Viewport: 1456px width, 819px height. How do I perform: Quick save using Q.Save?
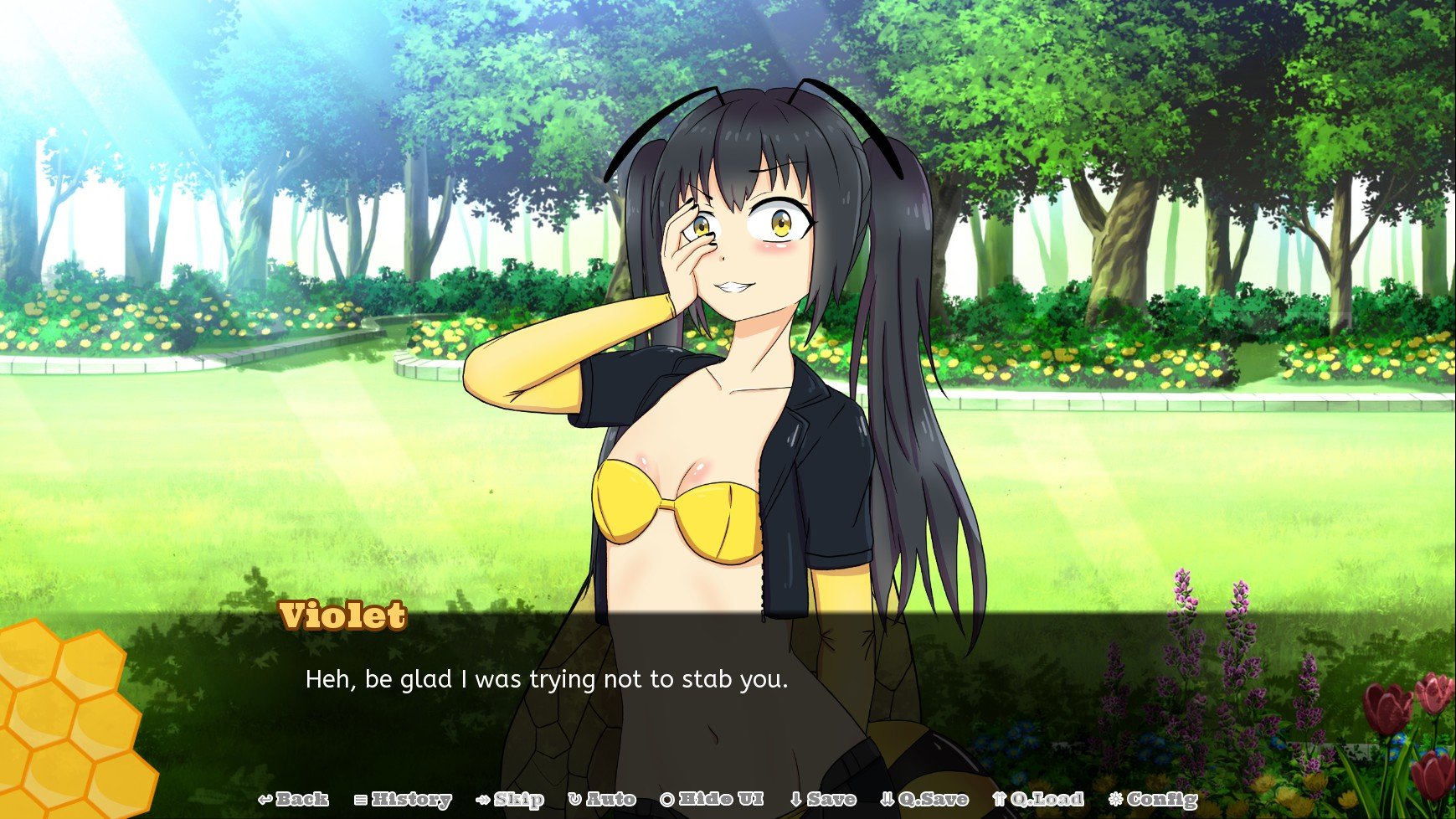pyautogui.click(x=924, y=799)
